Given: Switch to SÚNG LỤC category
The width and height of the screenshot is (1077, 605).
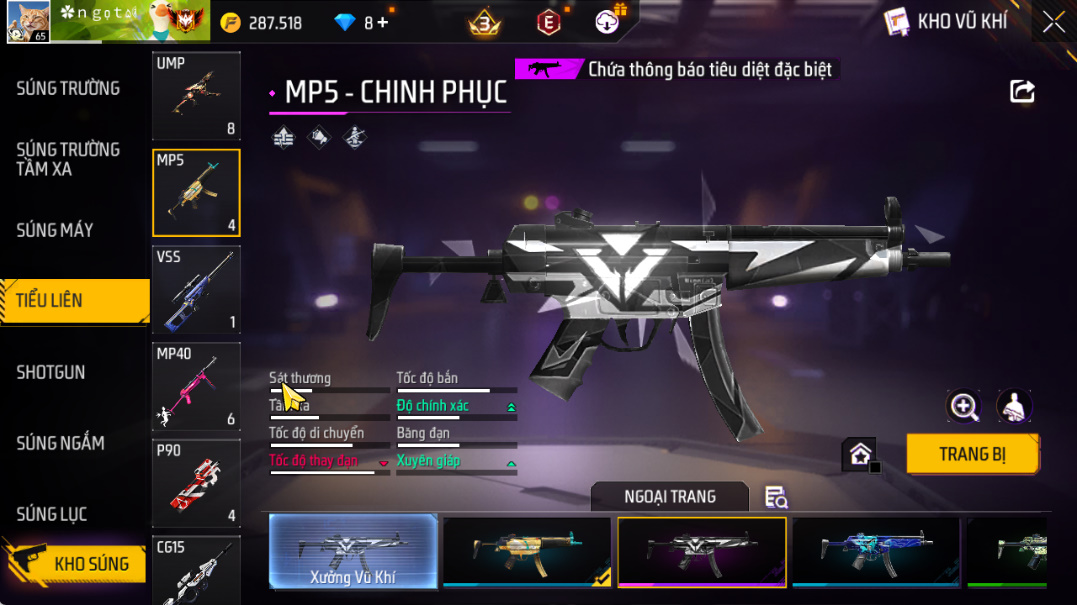Looking at the screenshot, I should pyautogui.click(x=52, y=514).
